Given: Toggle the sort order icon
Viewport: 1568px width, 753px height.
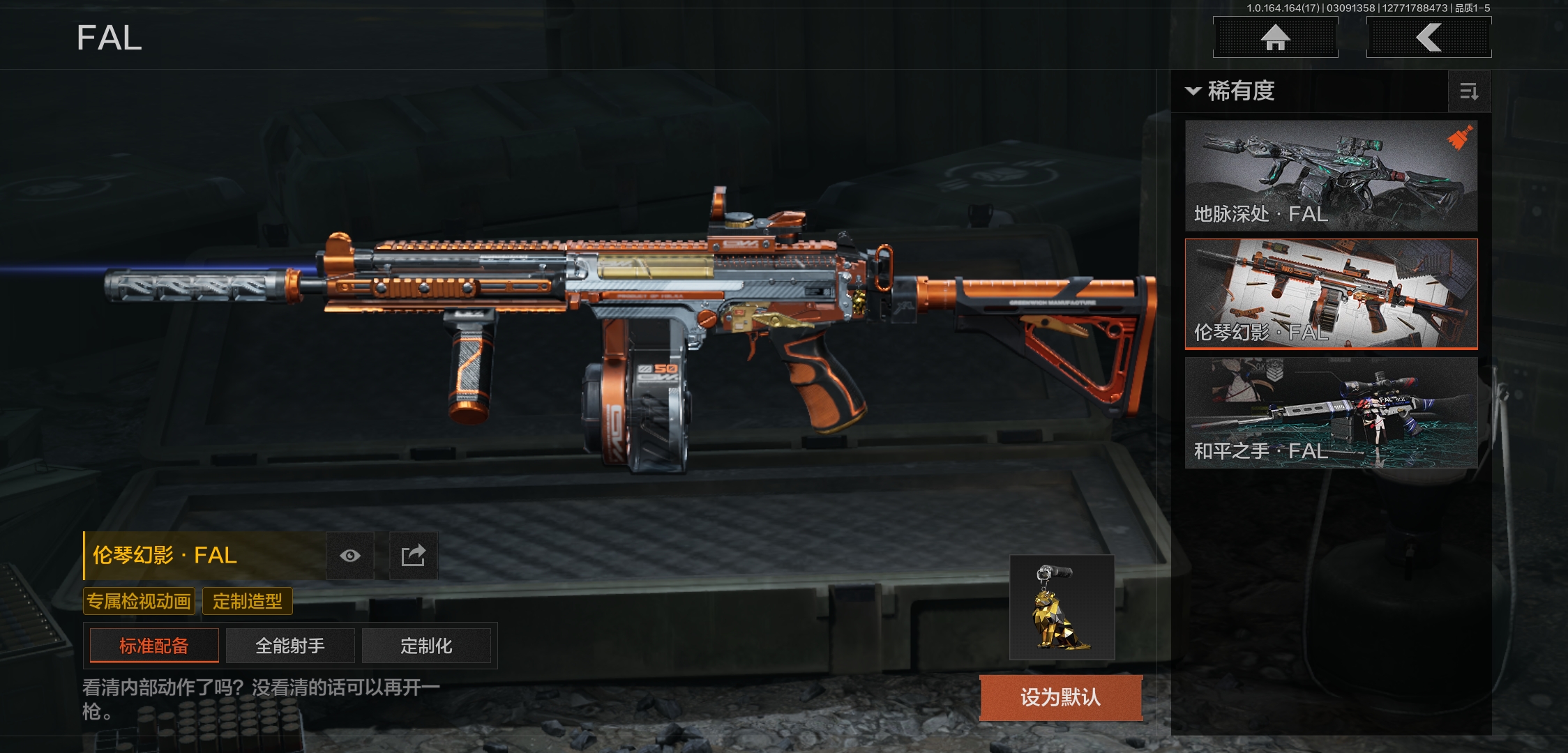Looking at the screenshot, I should point(1469,91).
